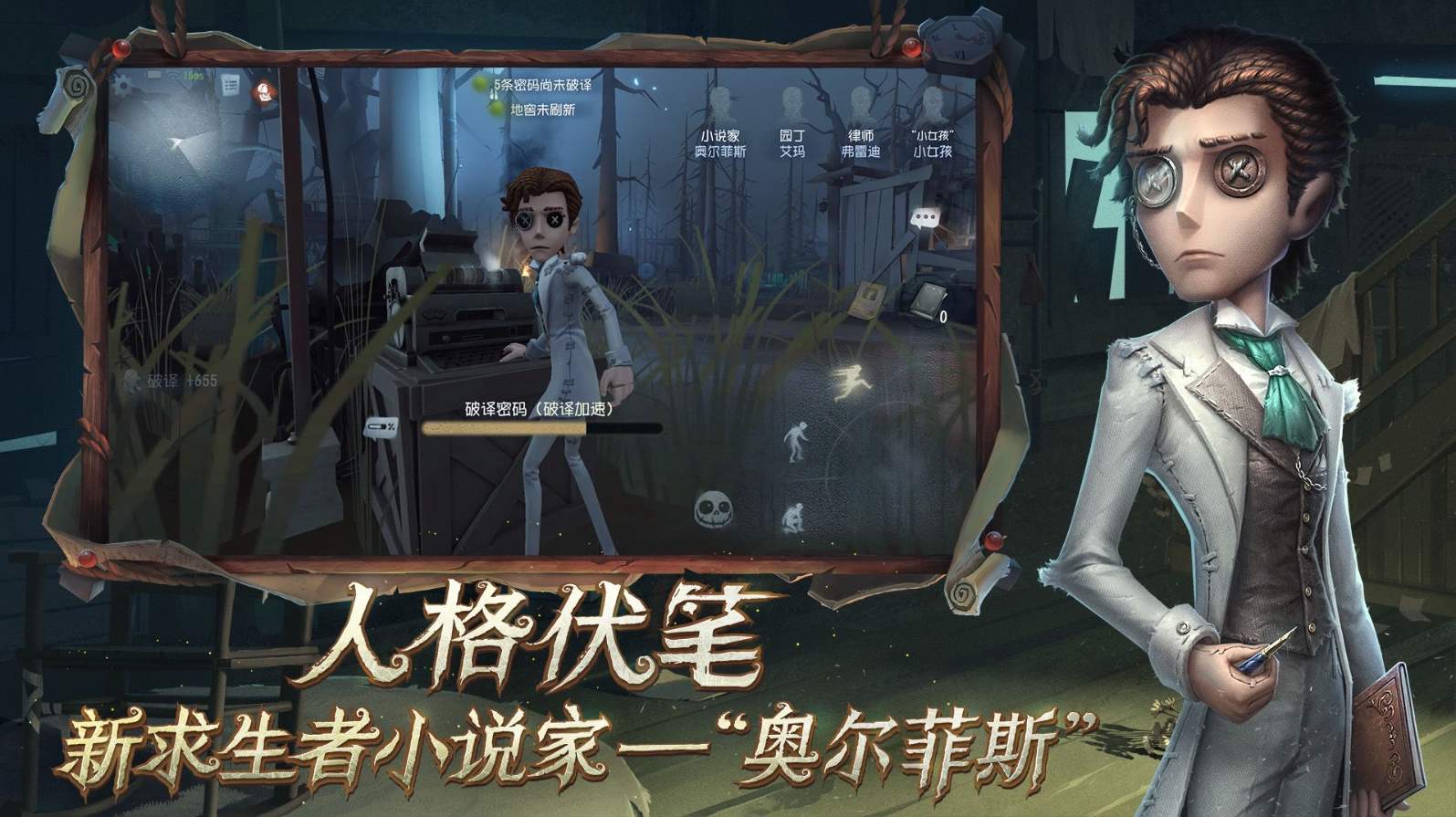Click the battery icon beside the decode bar
Image resolution: width=1456 pixels, height=817 pixels.
pos(381,428)
